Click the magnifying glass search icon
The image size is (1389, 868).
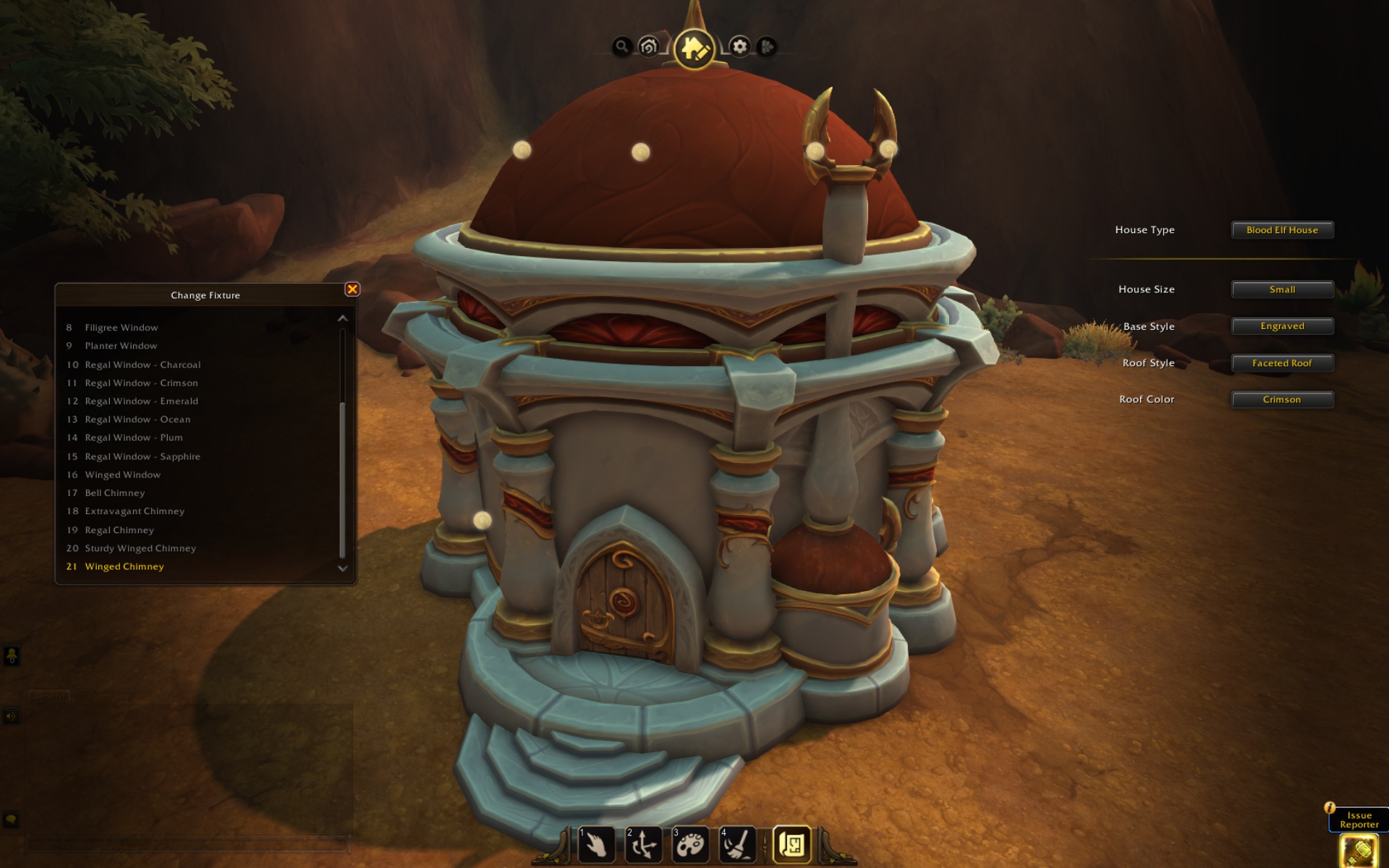click(x=621, y=47)
